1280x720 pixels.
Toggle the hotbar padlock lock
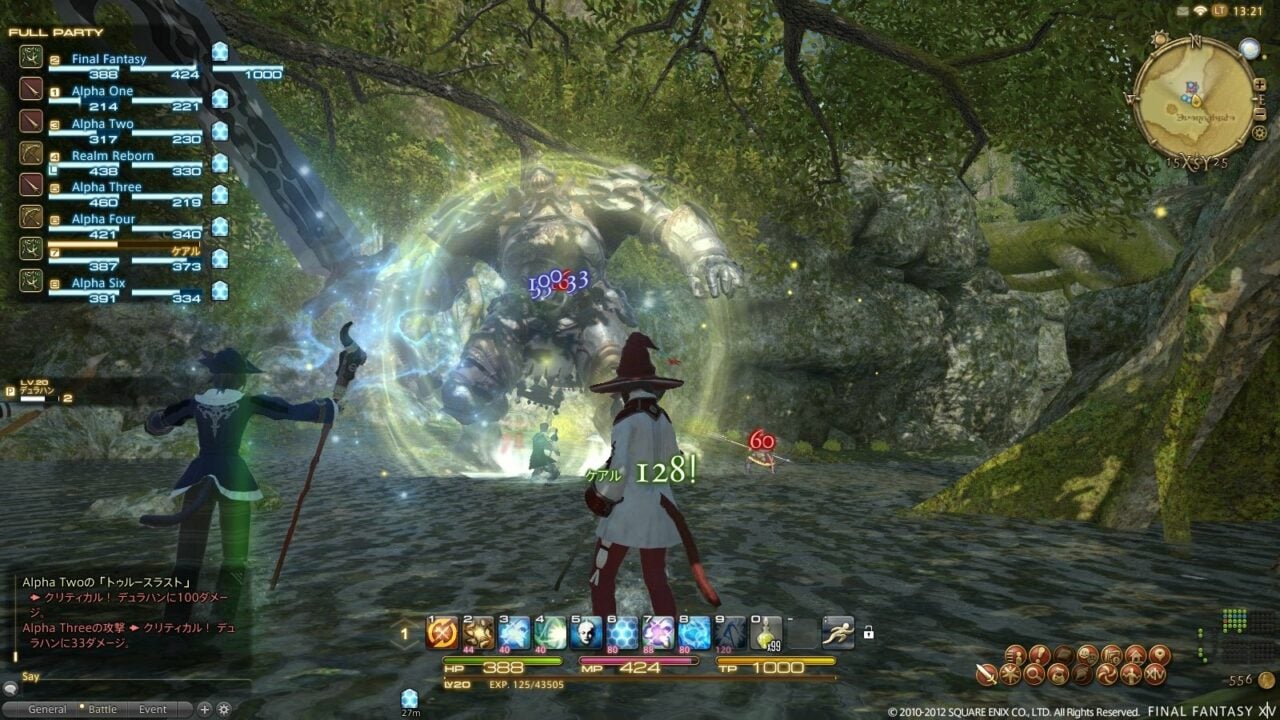point(868,634)
